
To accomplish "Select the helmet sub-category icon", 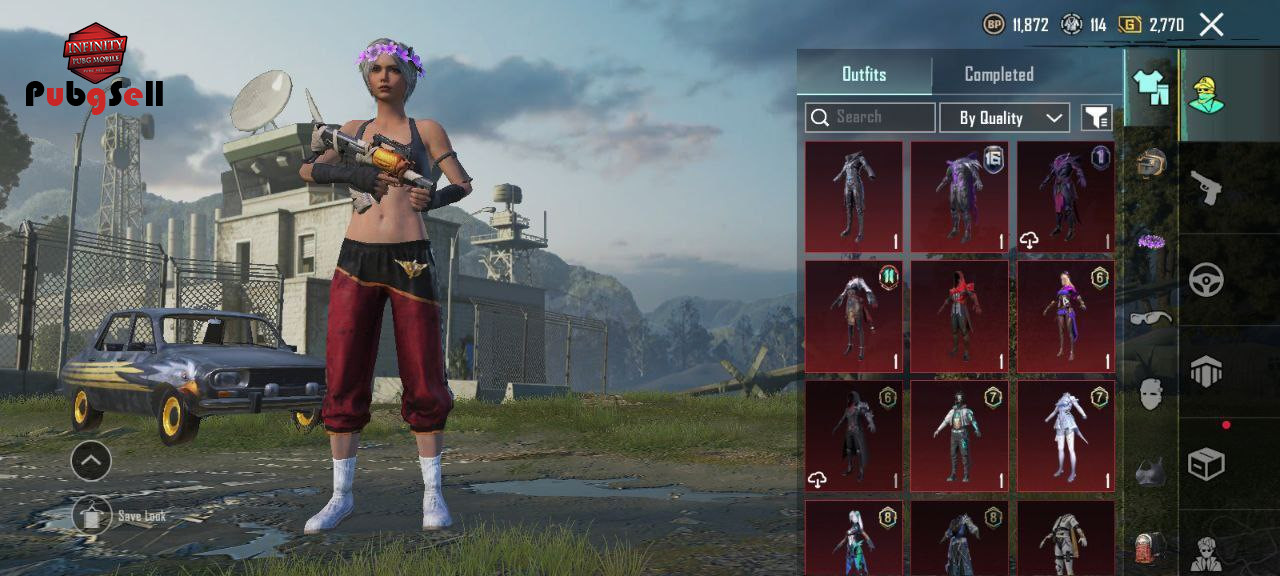I will pos(1151,163).
